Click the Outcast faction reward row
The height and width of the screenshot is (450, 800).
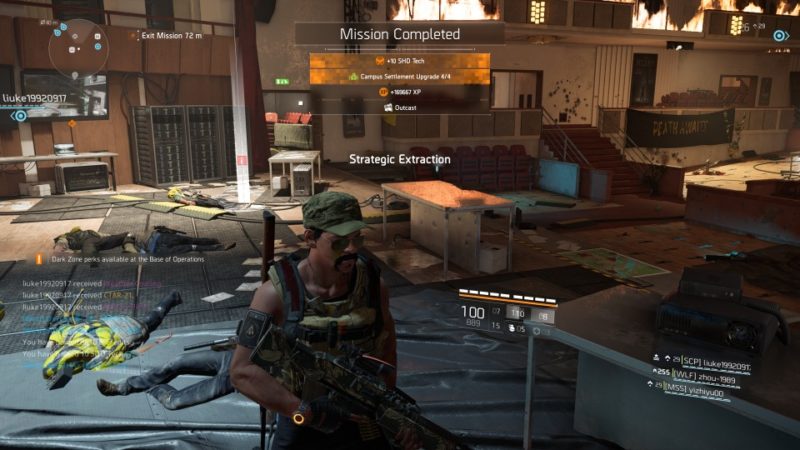point(399,107)
